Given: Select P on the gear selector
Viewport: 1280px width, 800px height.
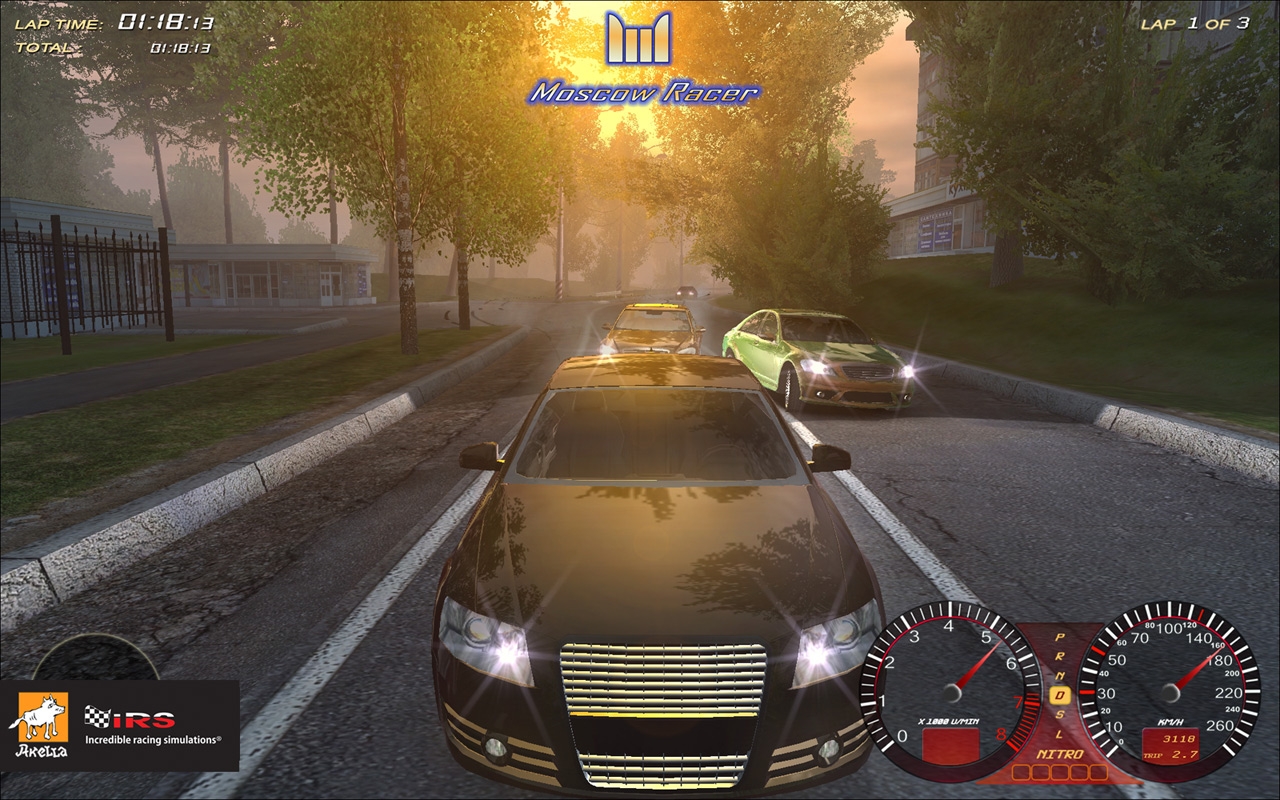Looking at the screenshot, I should click(1059, 638).
